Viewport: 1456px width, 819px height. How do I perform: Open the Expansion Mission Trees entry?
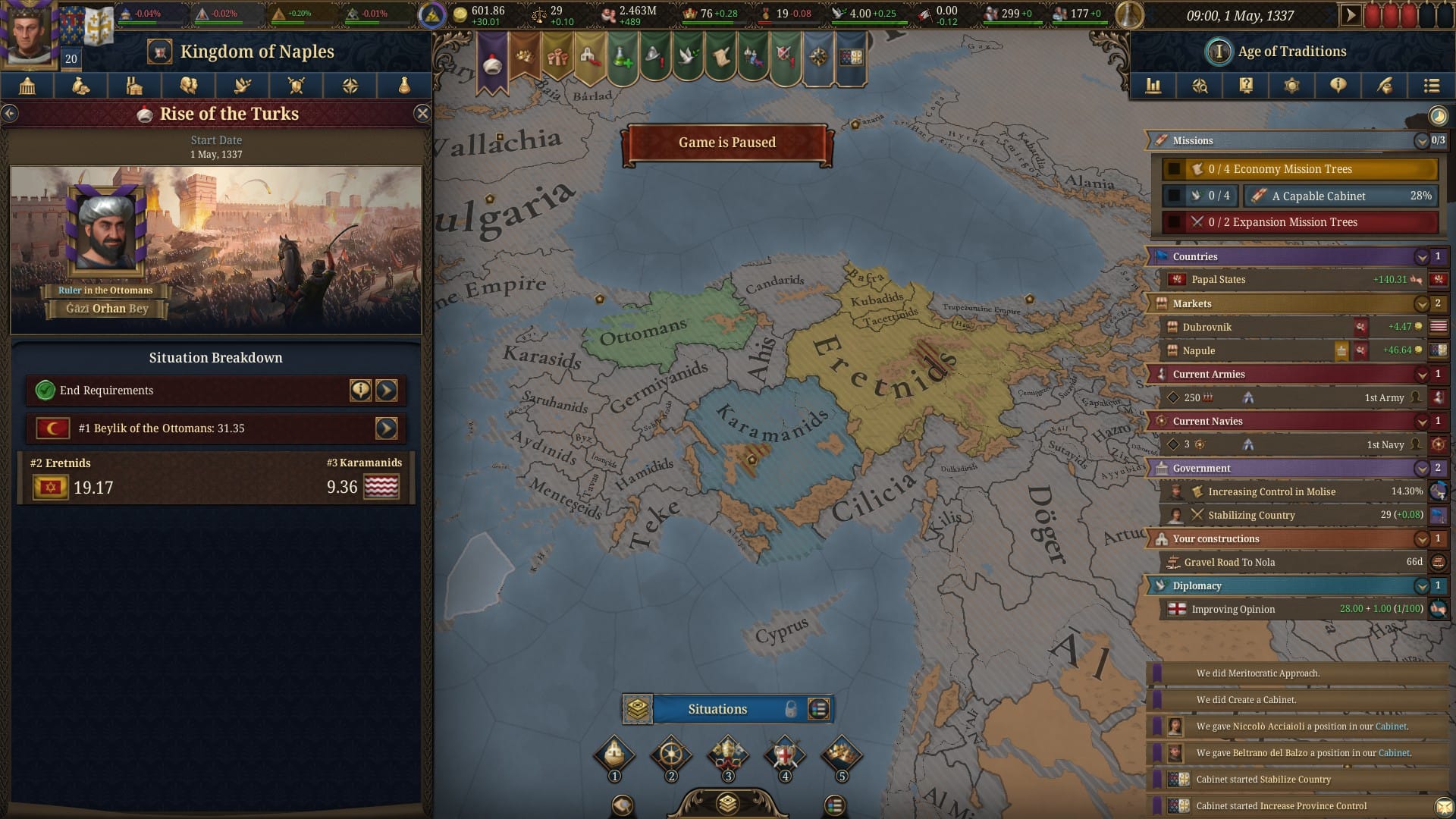coord(1300,222)
